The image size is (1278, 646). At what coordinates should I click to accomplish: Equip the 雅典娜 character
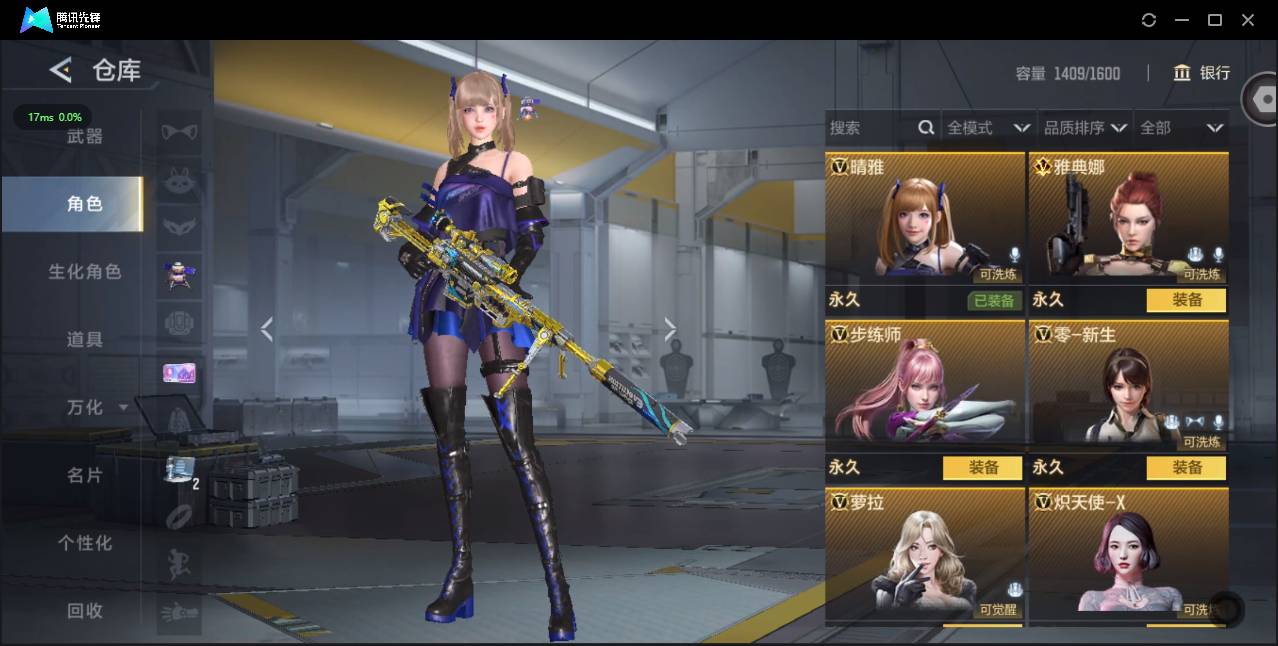1186,300
